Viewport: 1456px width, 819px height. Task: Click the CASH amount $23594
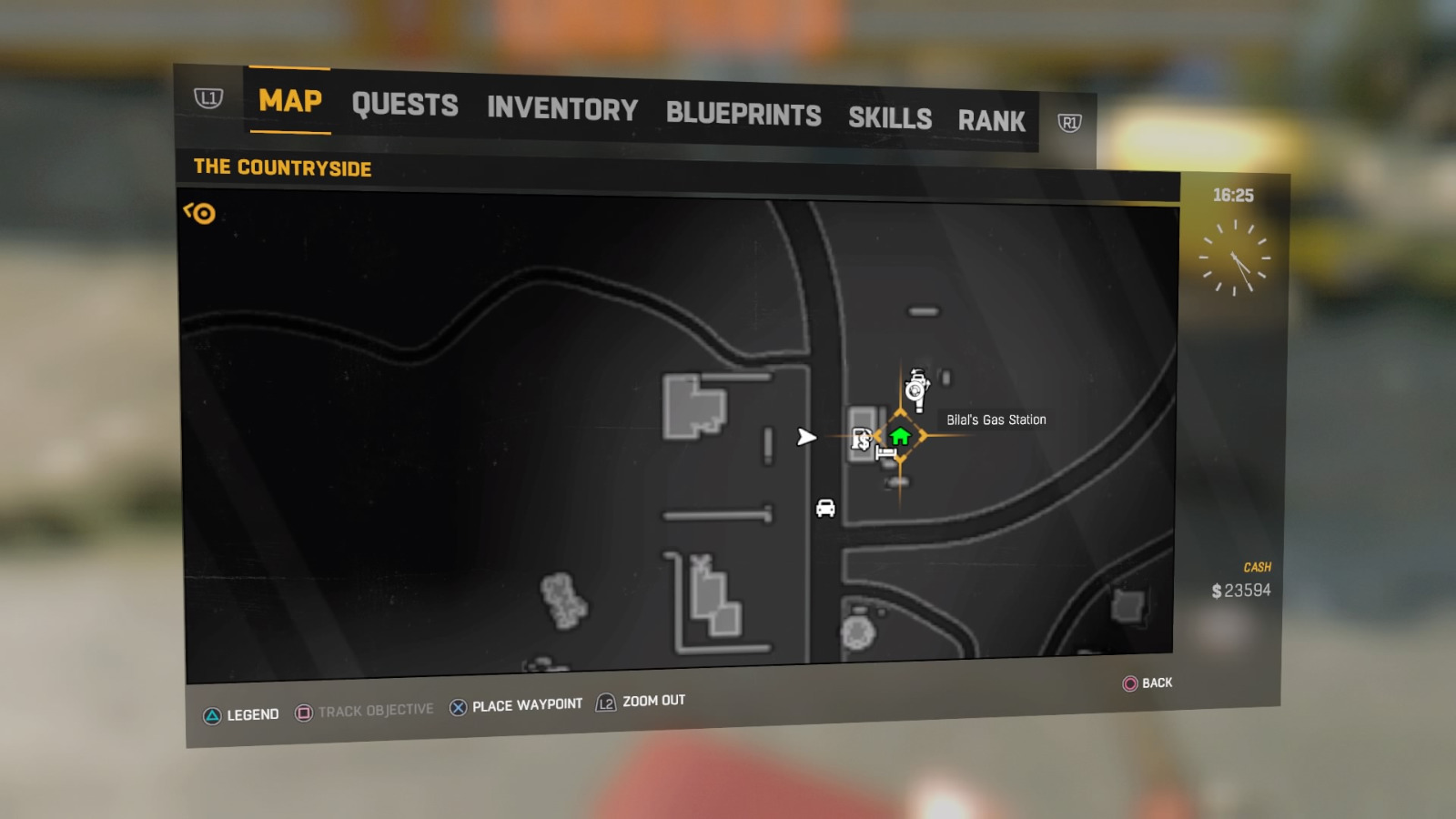[1240, 589]
